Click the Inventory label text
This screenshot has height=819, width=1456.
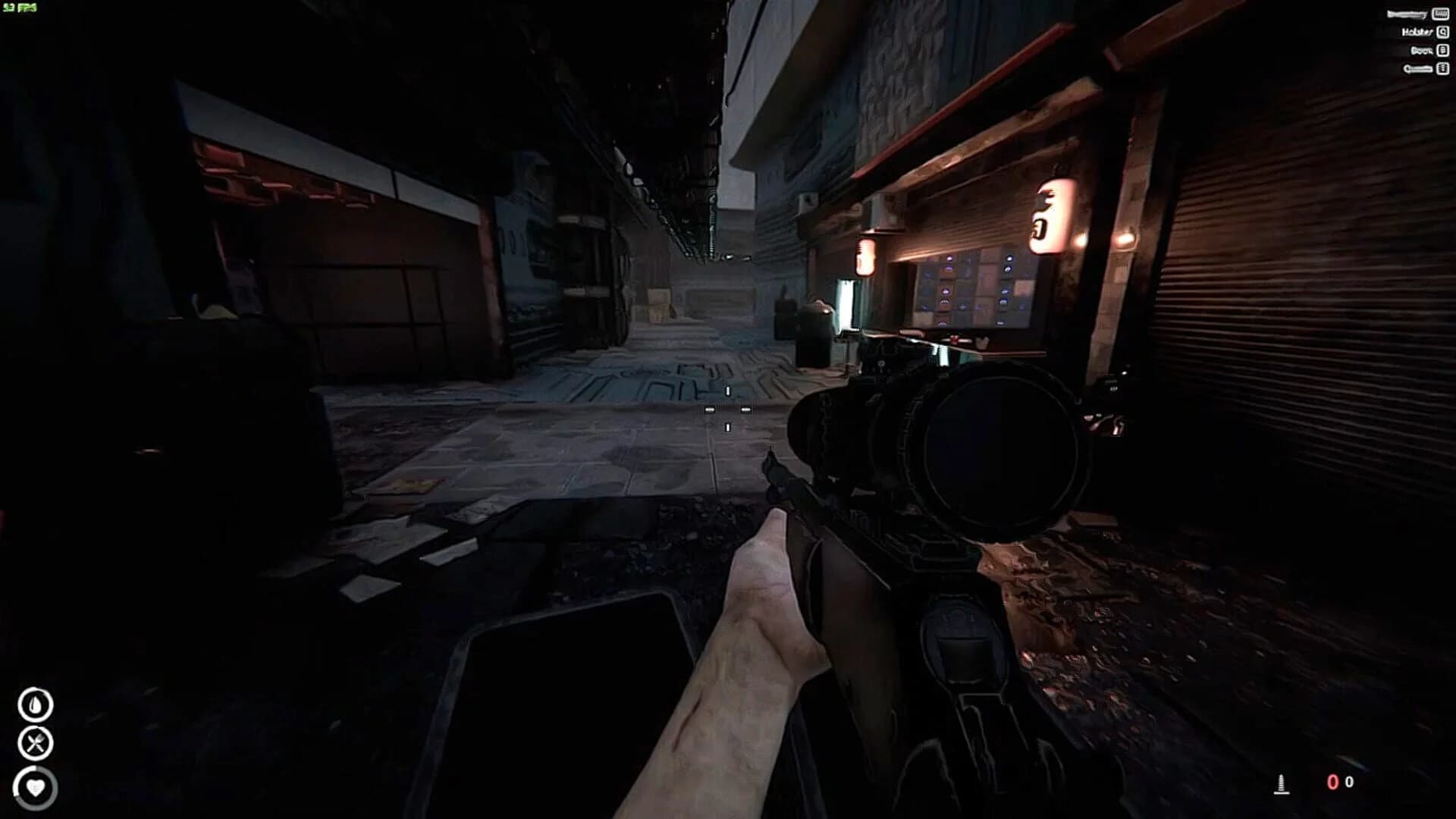[x=1407, y=14]
